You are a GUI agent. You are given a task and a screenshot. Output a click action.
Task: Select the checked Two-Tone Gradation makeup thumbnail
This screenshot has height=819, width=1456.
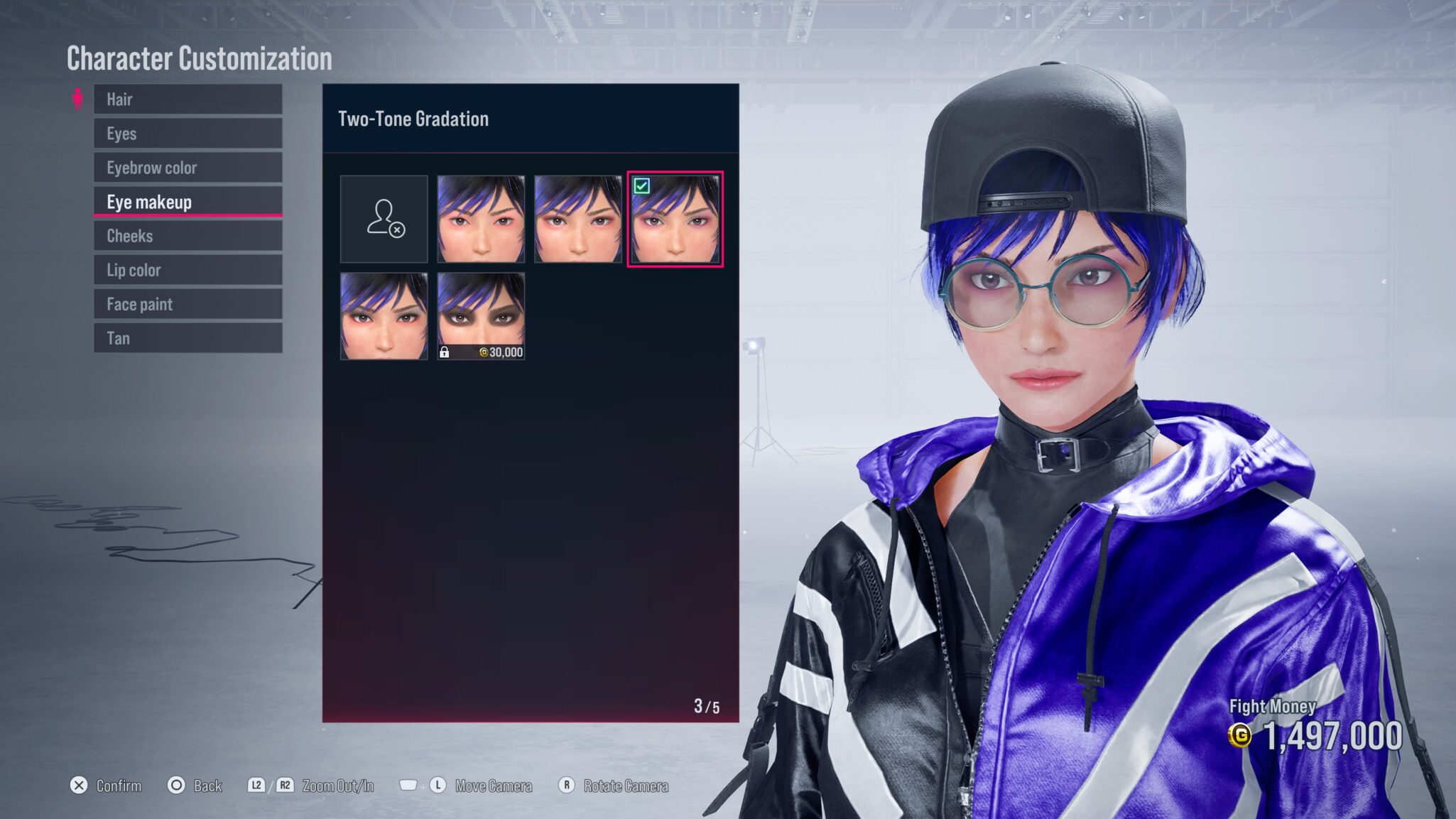click(x=675, y=219)
